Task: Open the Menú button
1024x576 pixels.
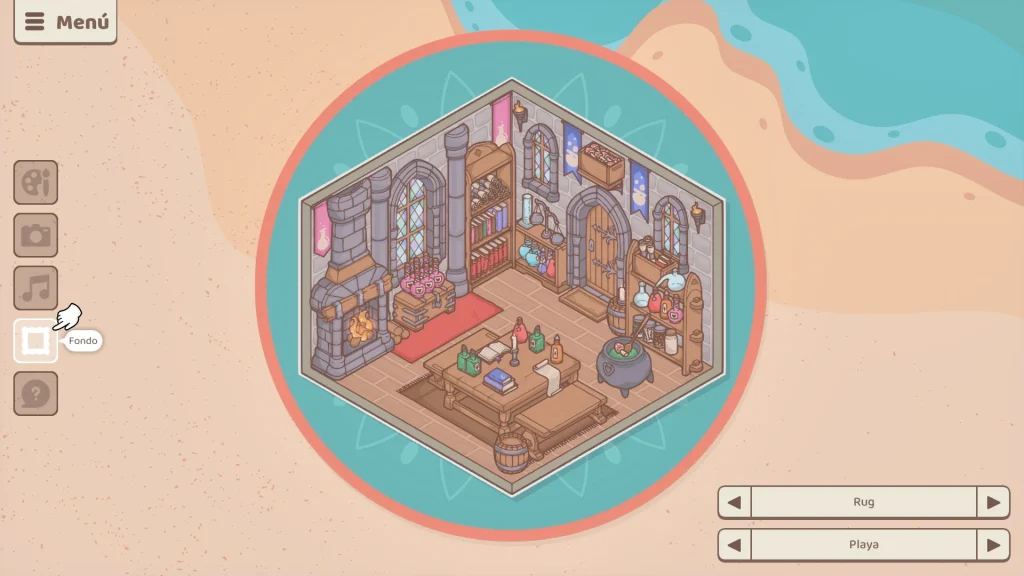Action: tap(65, 22)
